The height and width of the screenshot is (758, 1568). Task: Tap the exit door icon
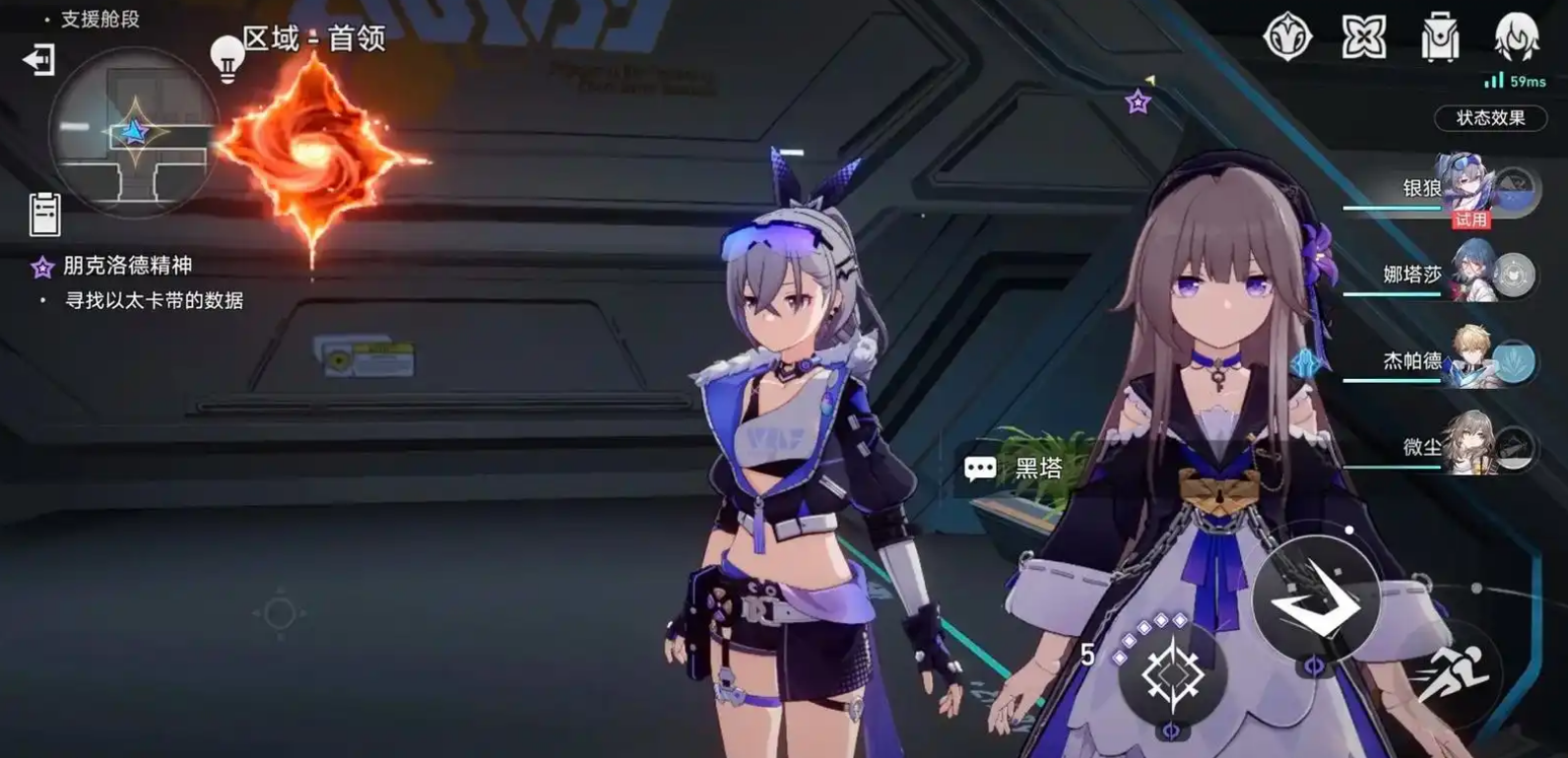click(x=38, y=60)
